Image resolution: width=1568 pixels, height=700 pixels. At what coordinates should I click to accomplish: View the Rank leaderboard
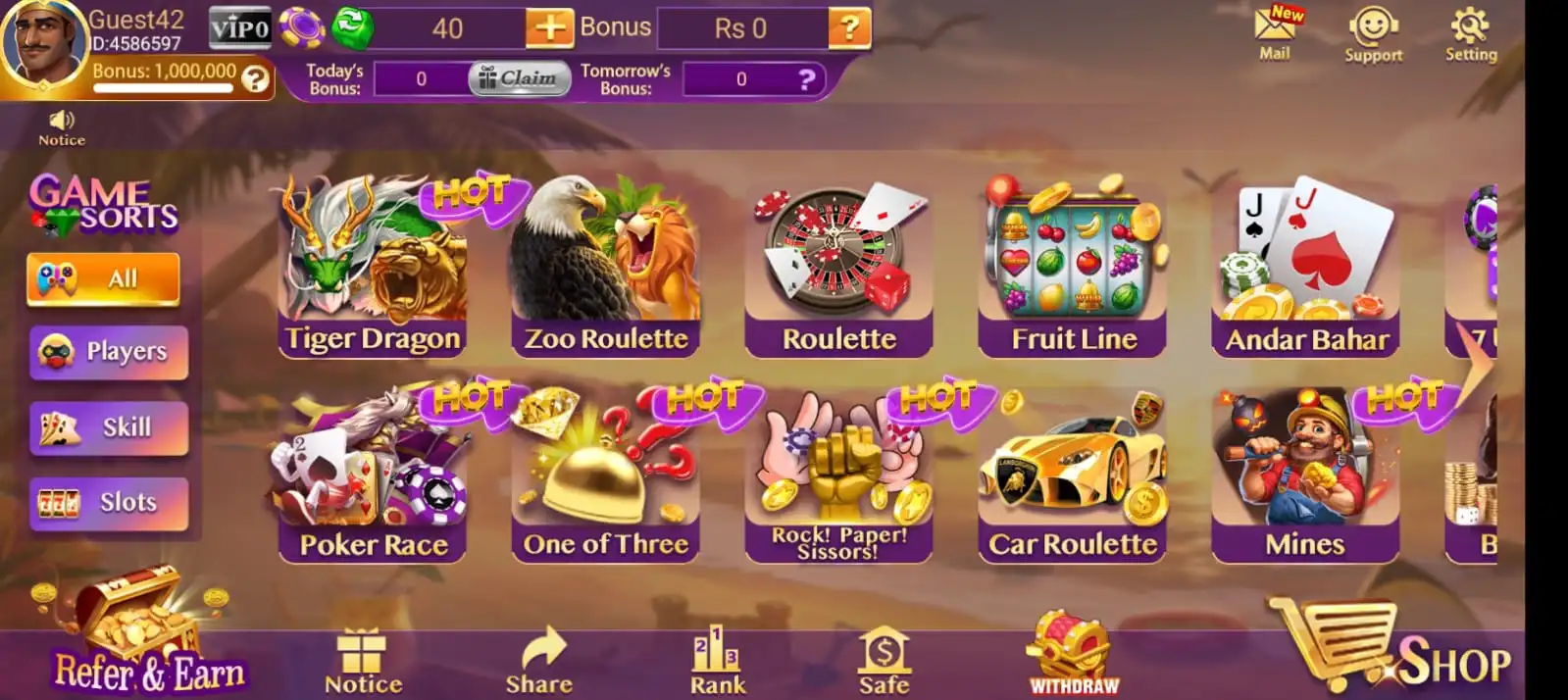coord(718,661)
